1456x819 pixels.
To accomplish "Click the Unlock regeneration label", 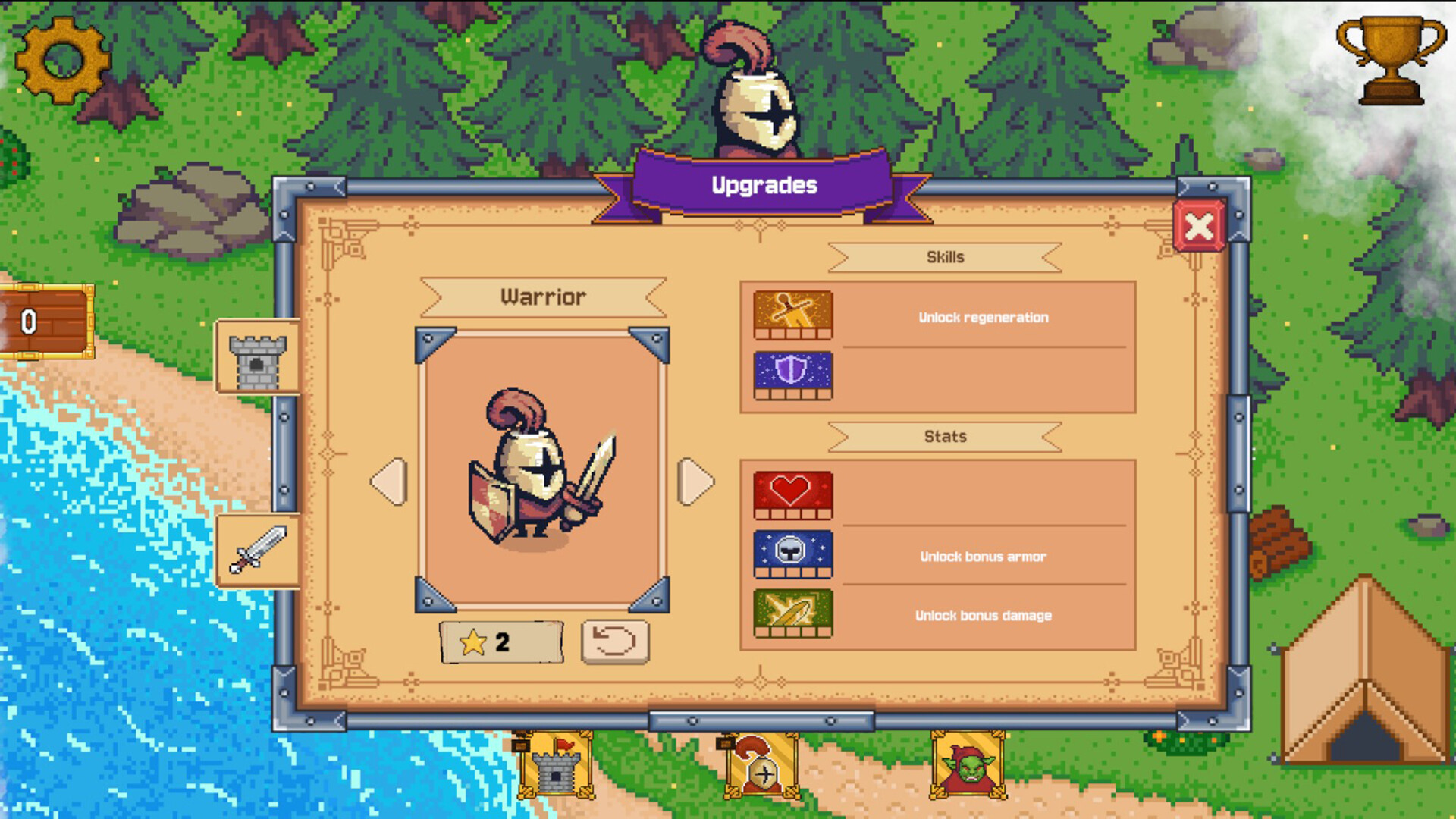I will 984,318.
